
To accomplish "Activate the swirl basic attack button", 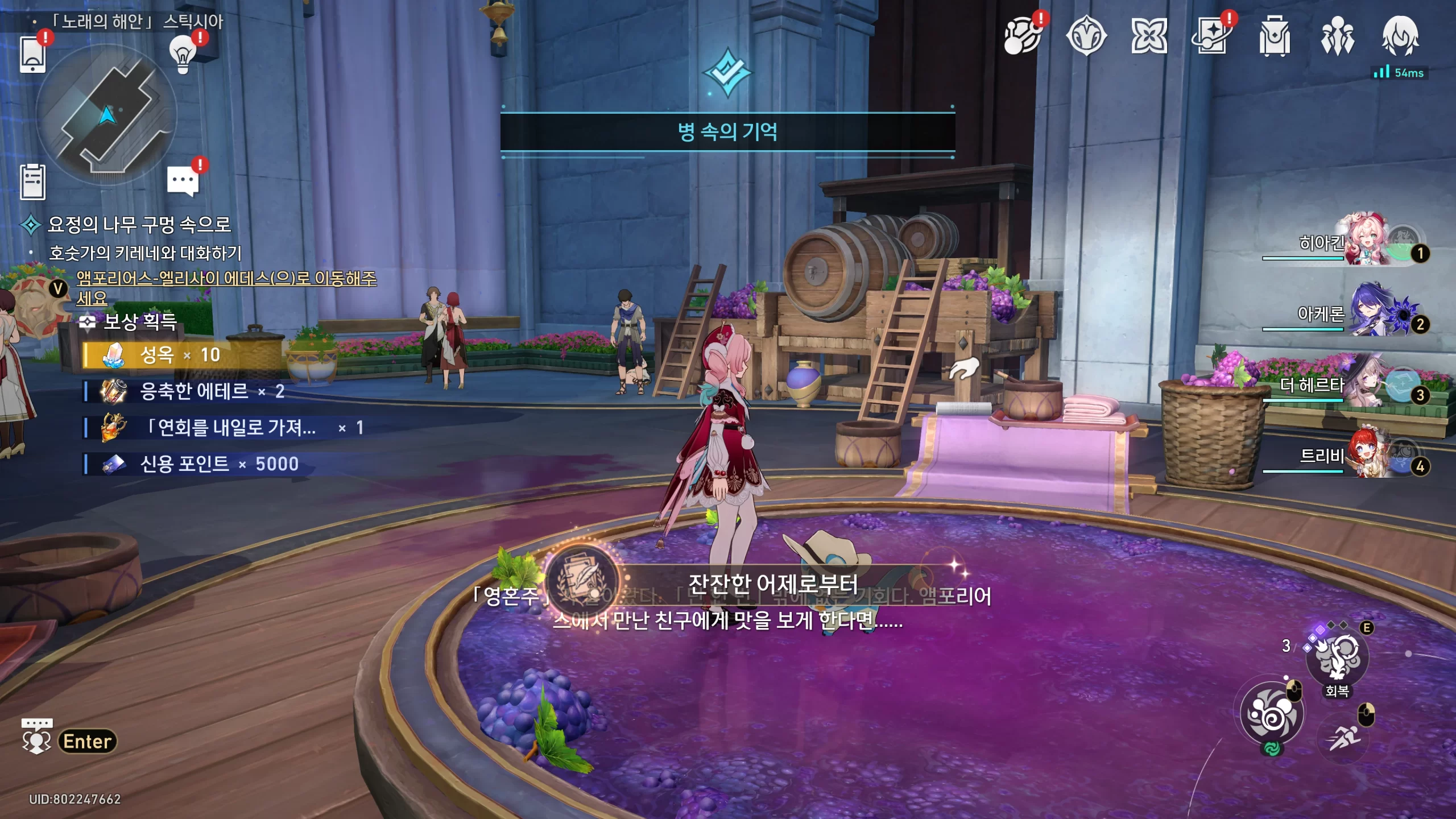I will click(x=1272, y=714).
